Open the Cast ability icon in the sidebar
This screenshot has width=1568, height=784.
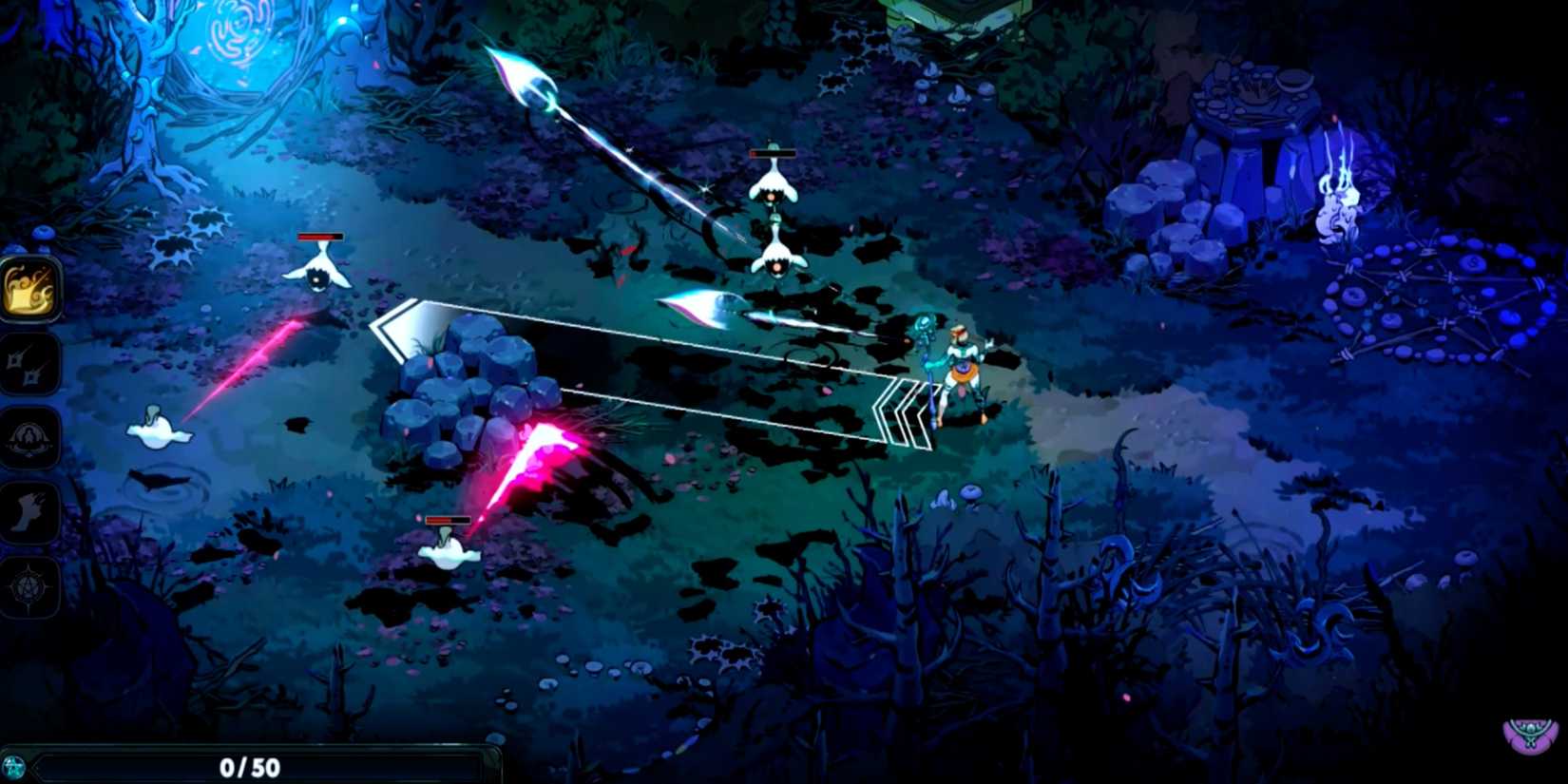click(x=29, y=439)
